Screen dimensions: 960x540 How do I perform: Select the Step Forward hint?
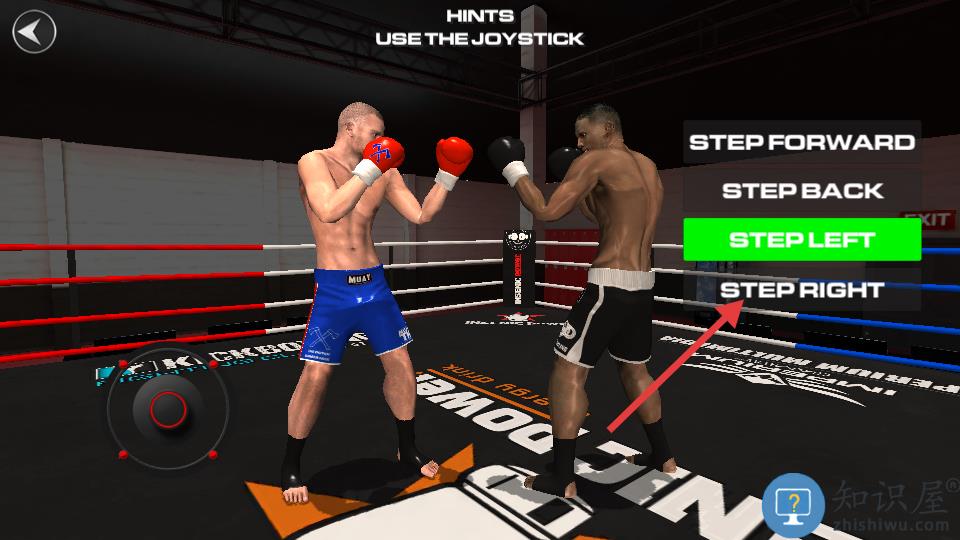pyautogui.click(x=802, y=142)
